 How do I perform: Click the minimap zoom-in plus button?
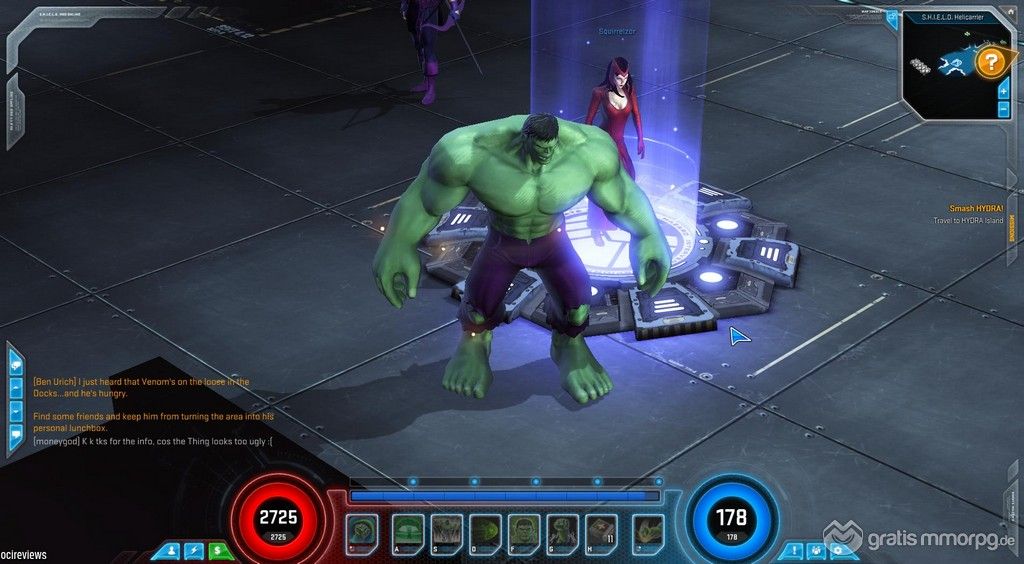(1003, 91)
